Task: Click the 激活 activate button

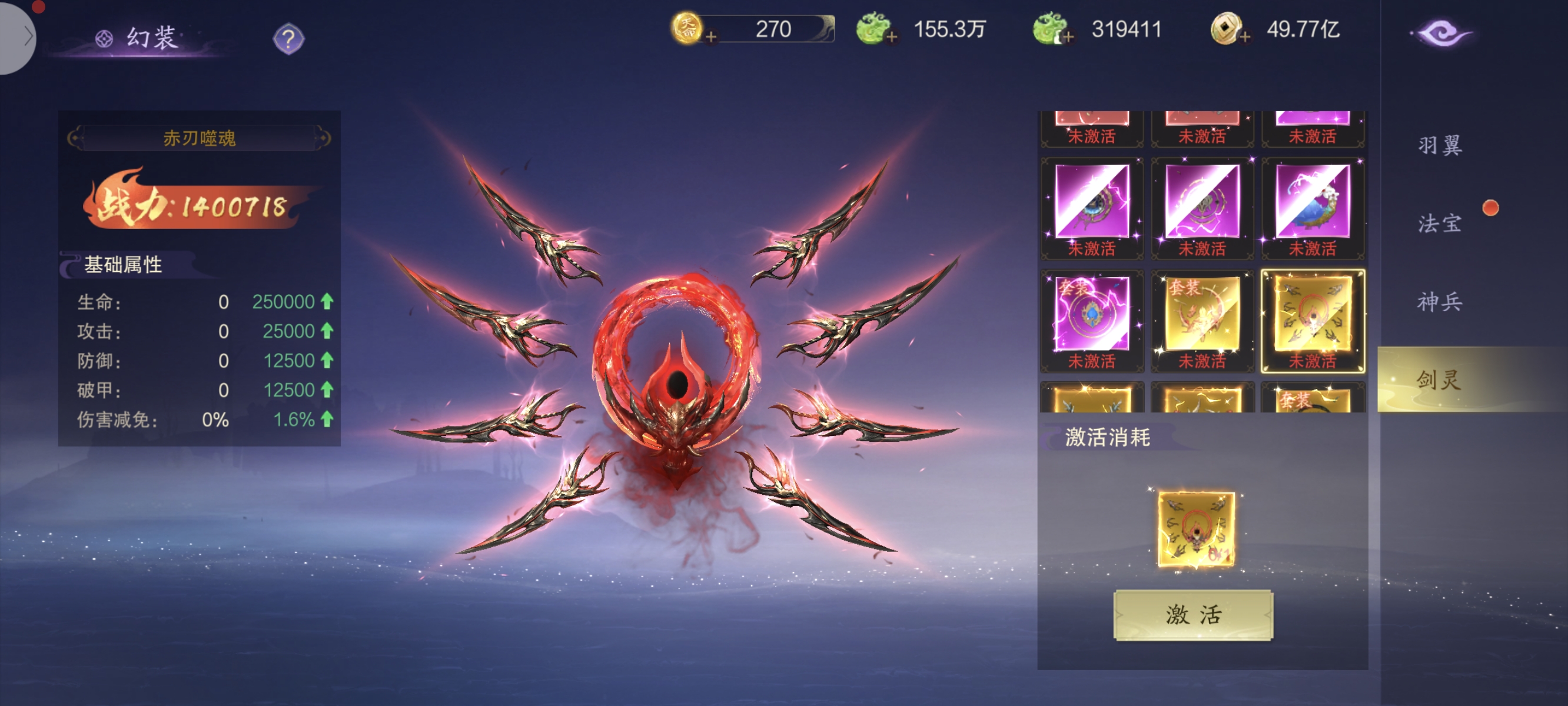Action: [x=1192, y=615]
